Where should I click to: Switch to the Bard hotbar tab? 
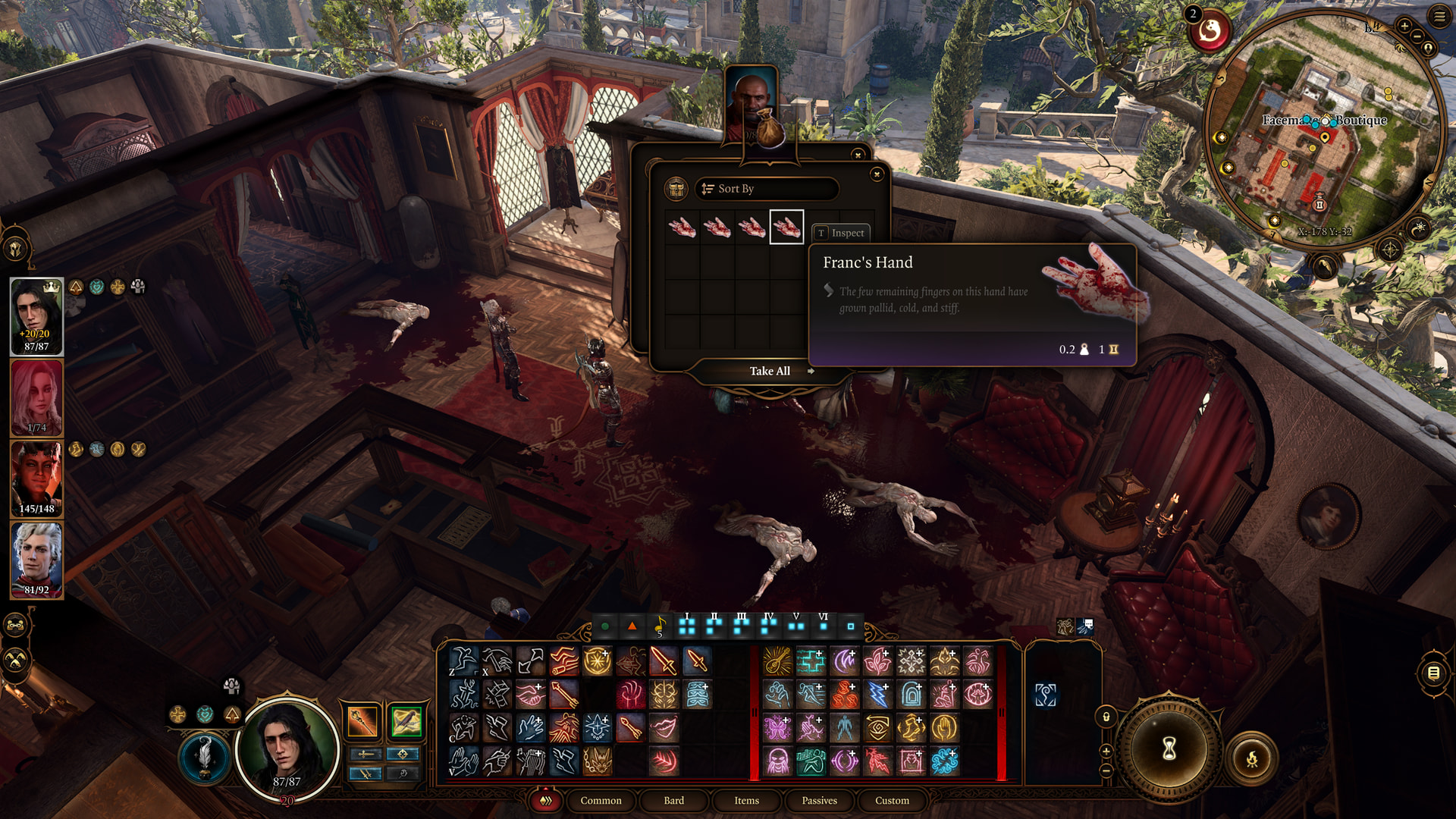(x=673, y=800)
